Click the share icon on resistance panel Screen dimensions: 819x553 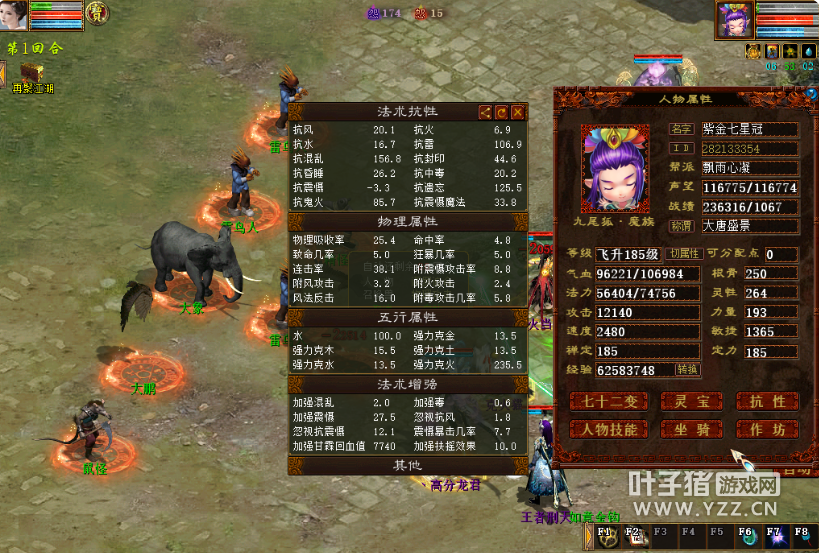pos(485,113)
